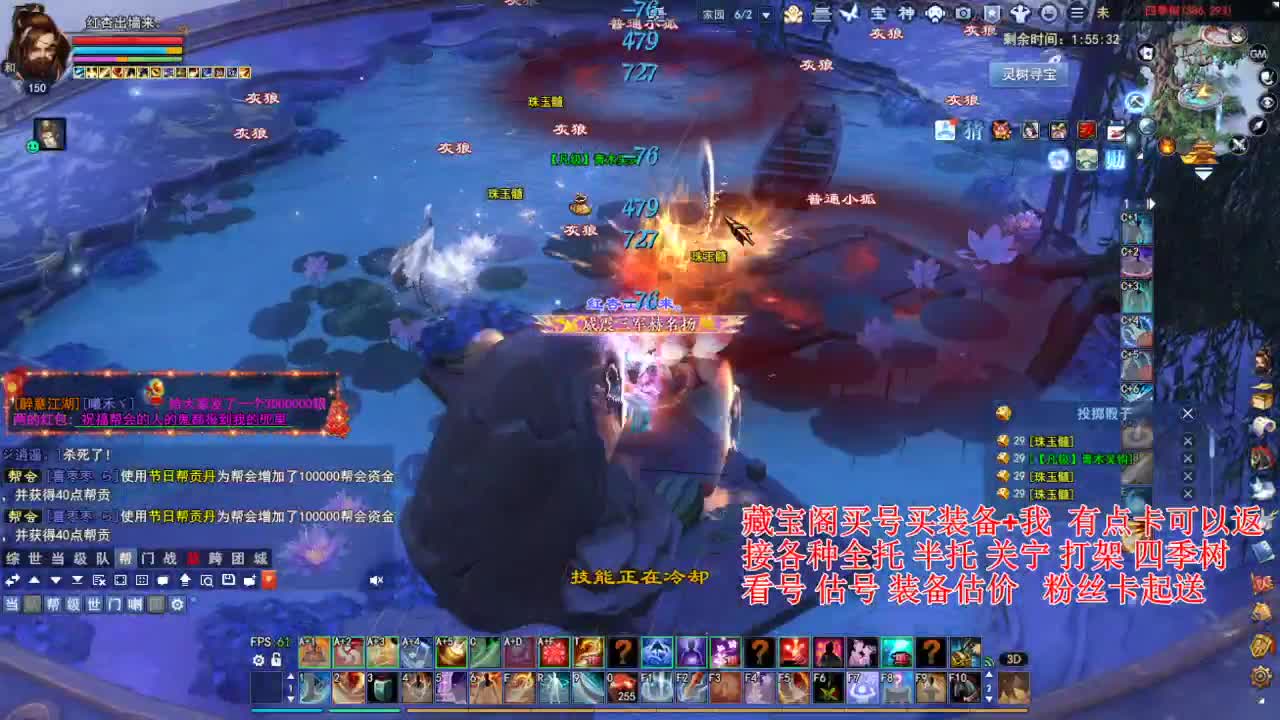Dismiss the first 珠玉髓 entry in the dice panel

(x=1188, y=441)
